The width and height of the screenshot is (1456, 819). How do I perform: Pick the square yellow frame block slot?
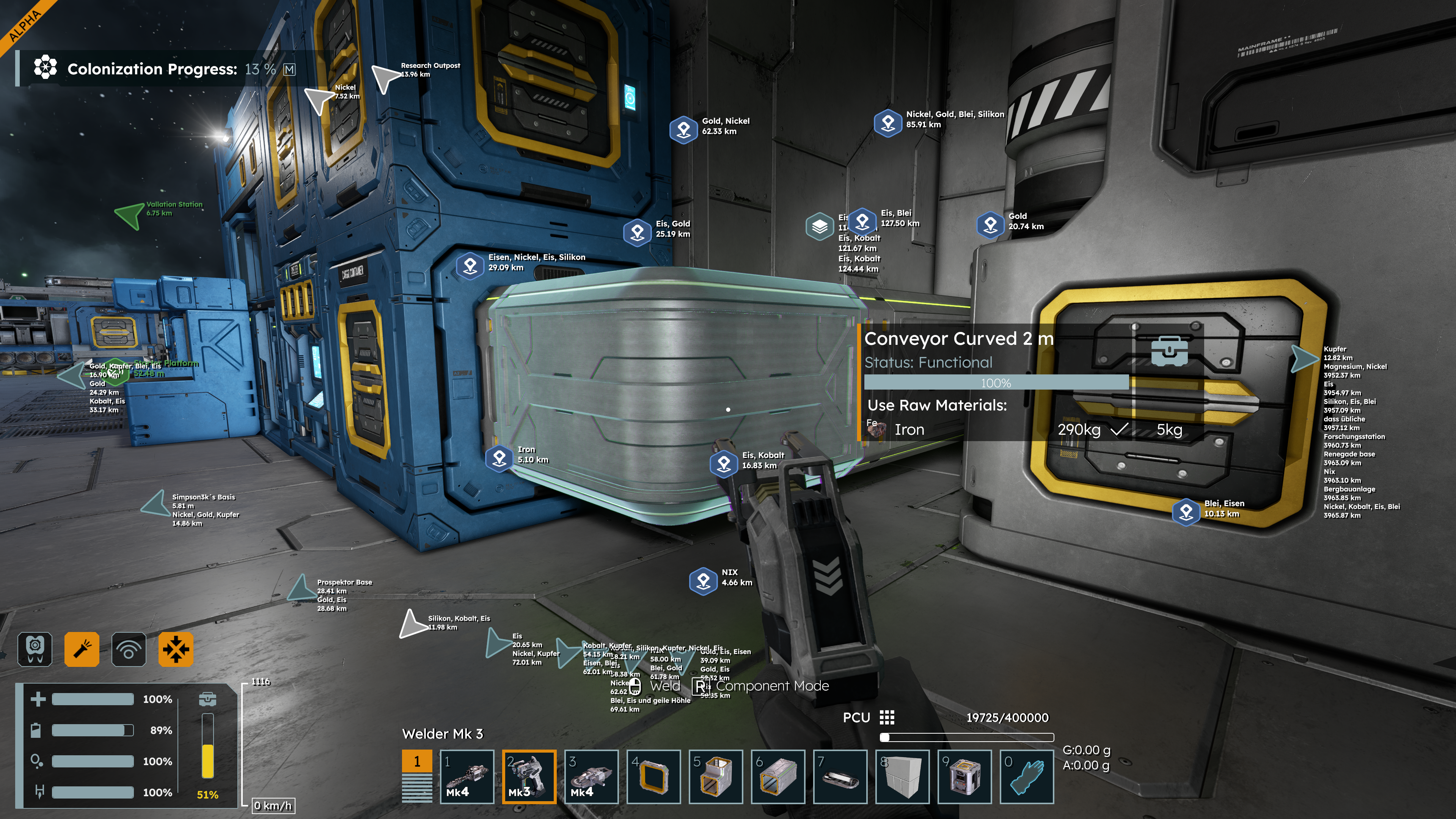point(653,777)
